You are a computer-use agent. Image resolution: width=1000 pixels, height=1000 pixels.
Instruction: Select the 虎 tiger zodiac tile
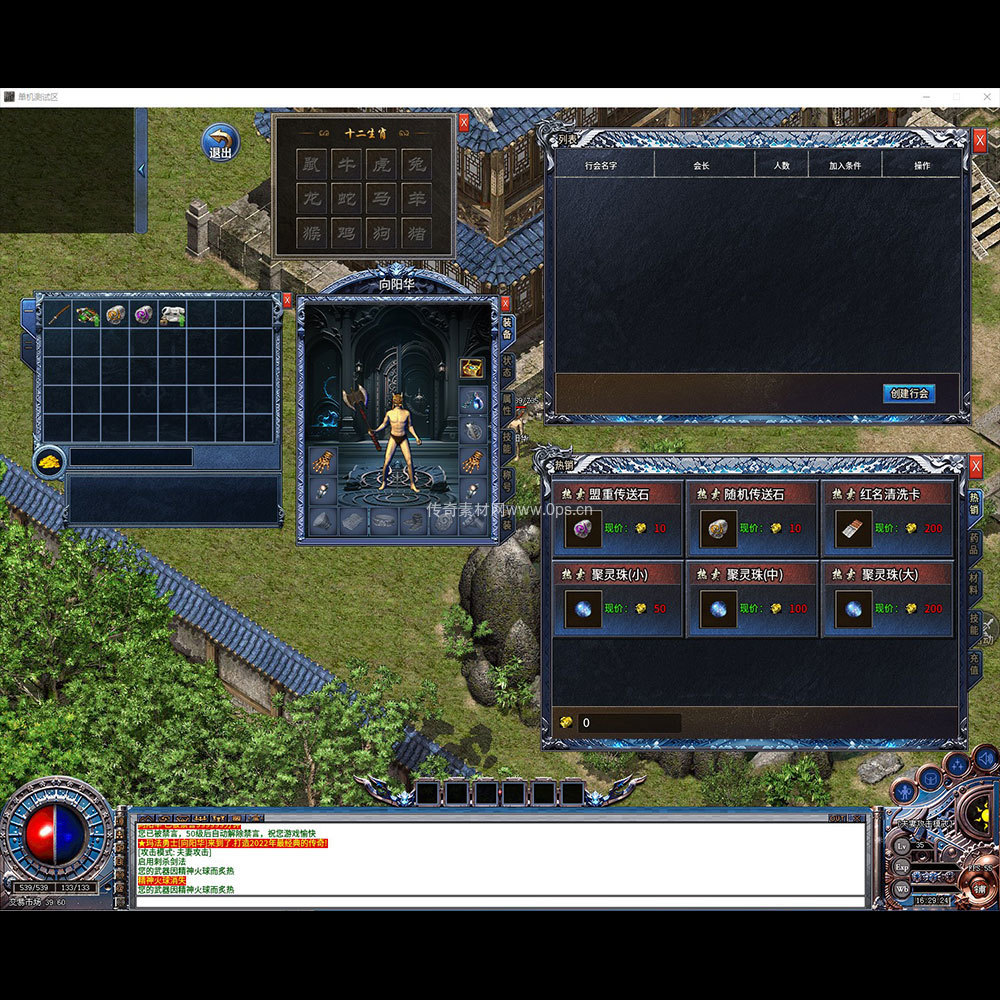381,164
